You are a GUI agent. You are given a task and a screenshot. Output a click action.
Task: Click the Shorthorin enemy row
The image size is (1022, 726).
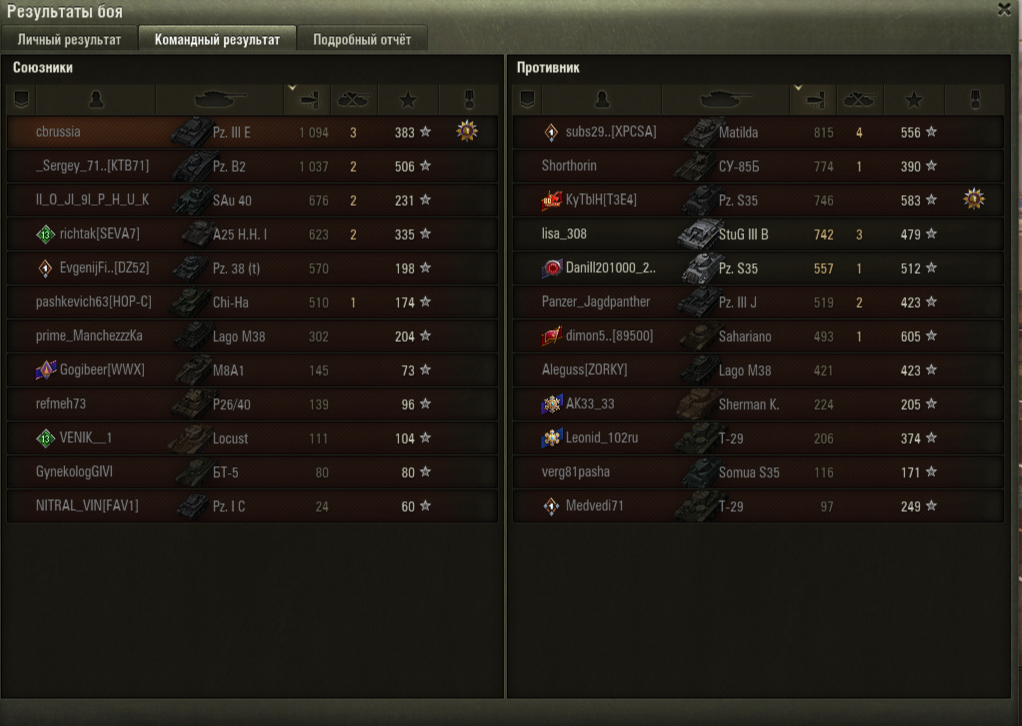click(x=569, y=166)
